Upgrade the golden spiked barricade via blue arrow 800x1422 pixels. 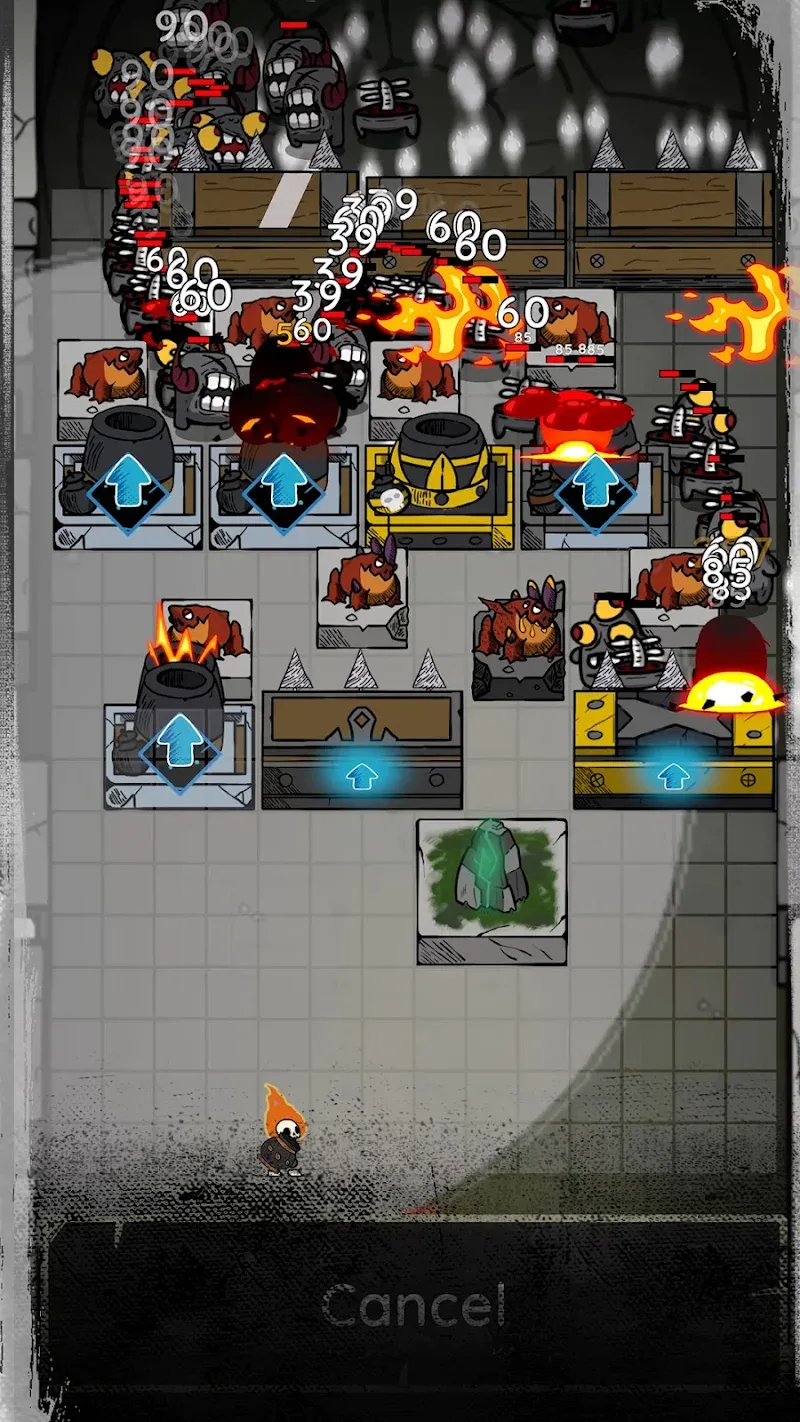[673, 774]
